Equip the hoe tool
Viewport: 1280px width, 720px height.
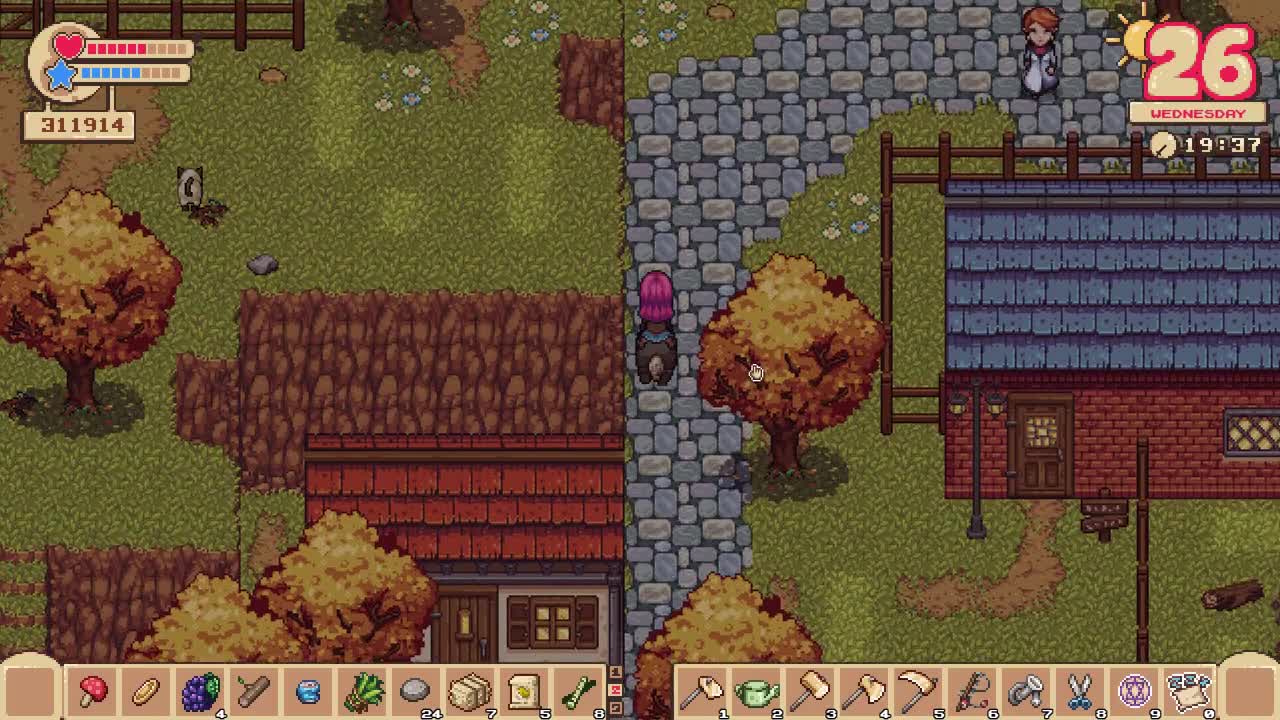tap(703, 690)
